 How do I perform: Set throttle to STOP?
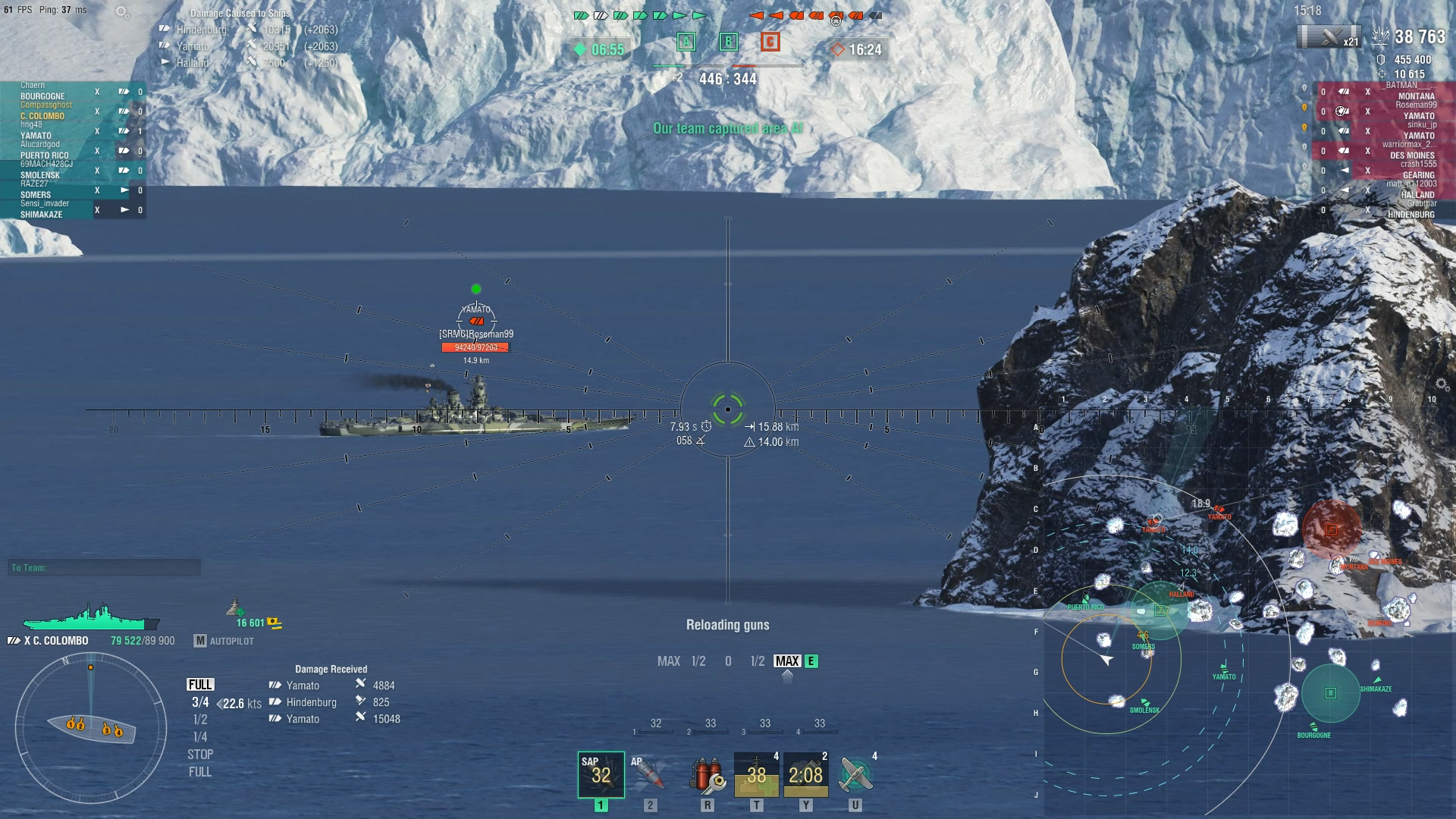[200, 755]
